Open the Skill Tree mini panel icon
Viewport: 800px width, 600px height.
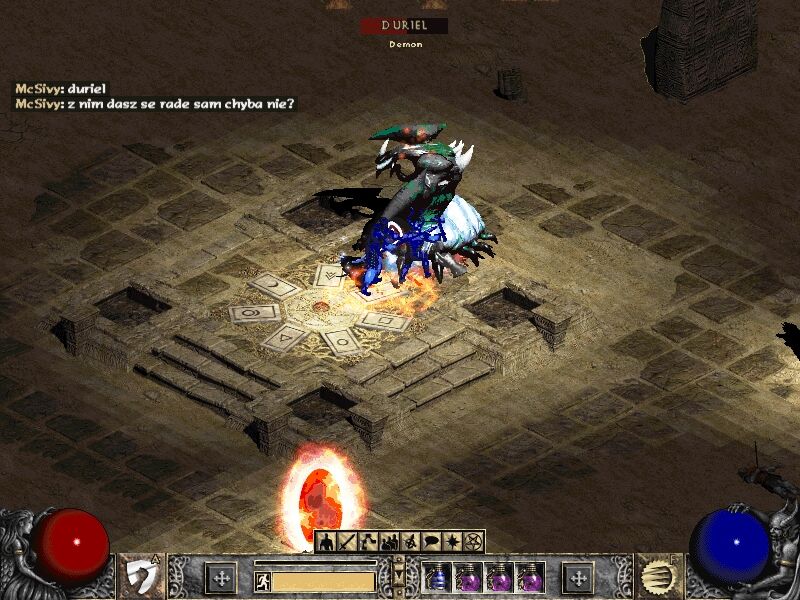coord(369,542)
